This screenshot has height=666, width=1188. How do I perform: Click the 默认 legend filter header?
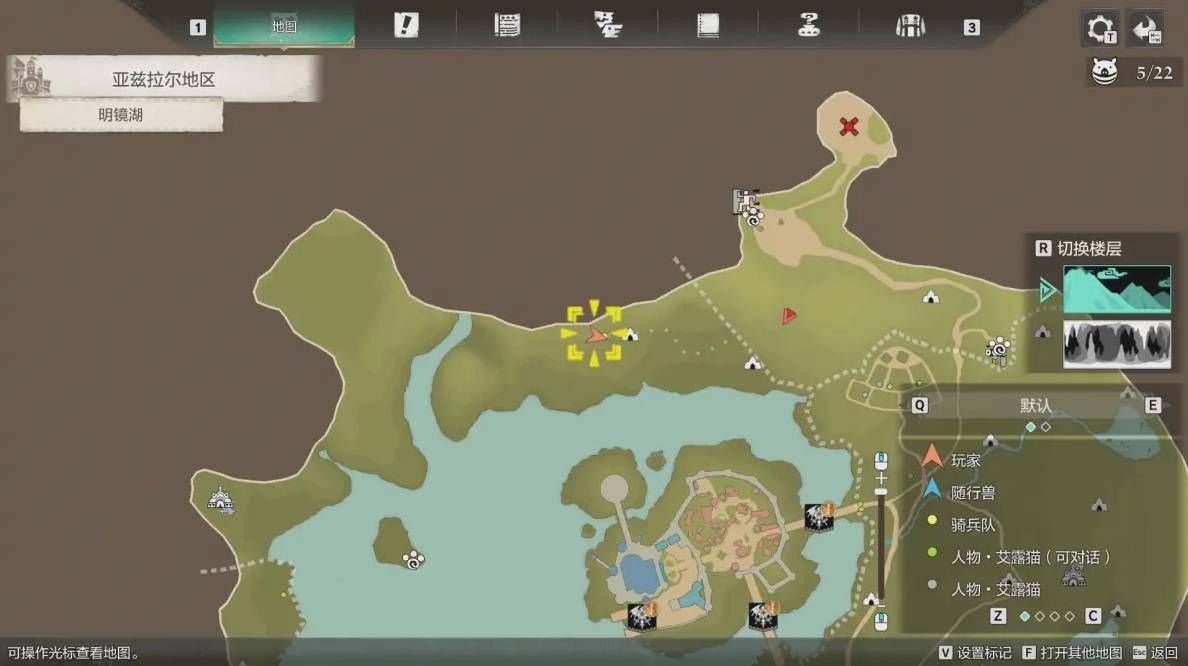click(x=1035, y=405)
